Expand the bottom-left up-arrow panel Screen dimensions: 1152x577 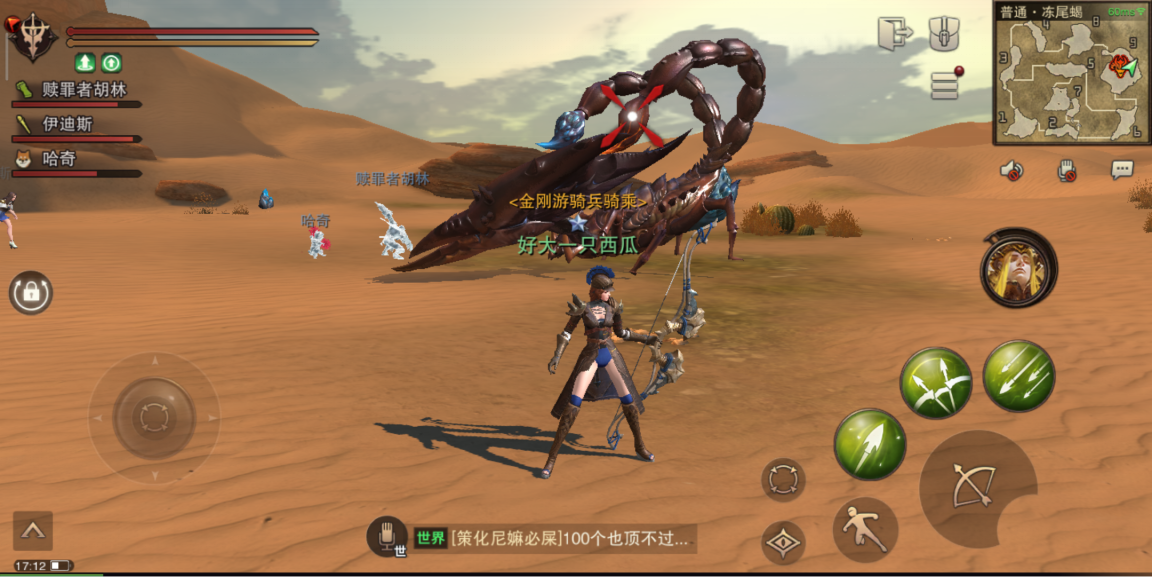click(x=33, y=531)
